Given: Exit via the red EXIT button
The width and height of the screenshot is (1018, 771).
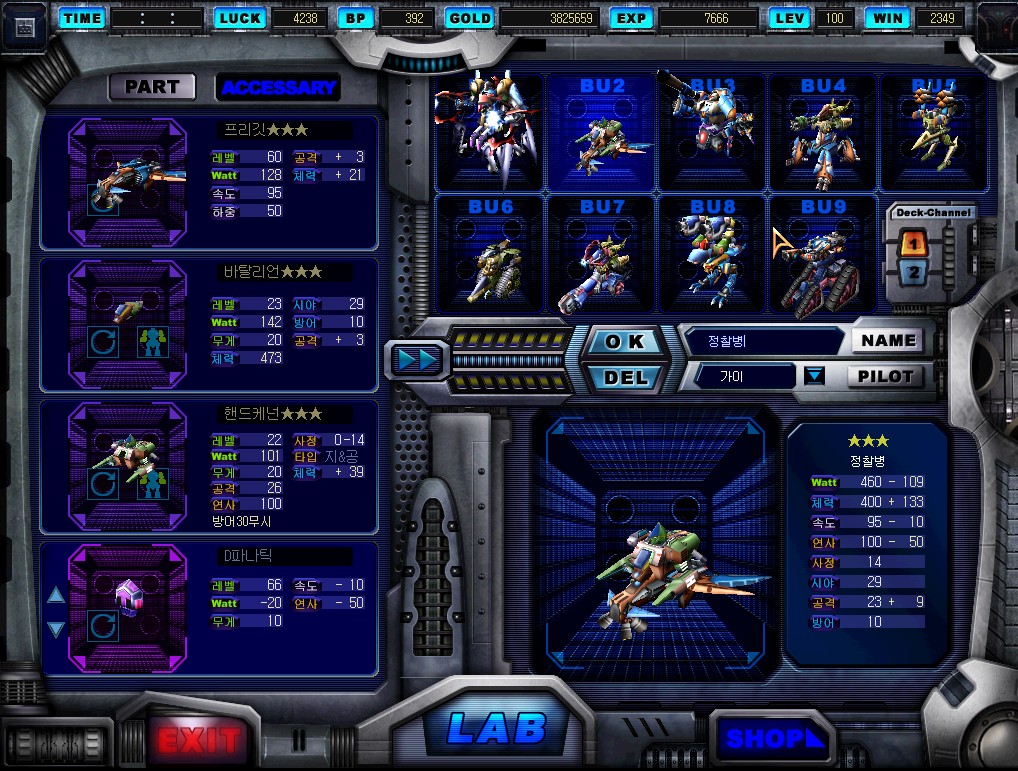Looking at the screenshot, I should point(199,740).
